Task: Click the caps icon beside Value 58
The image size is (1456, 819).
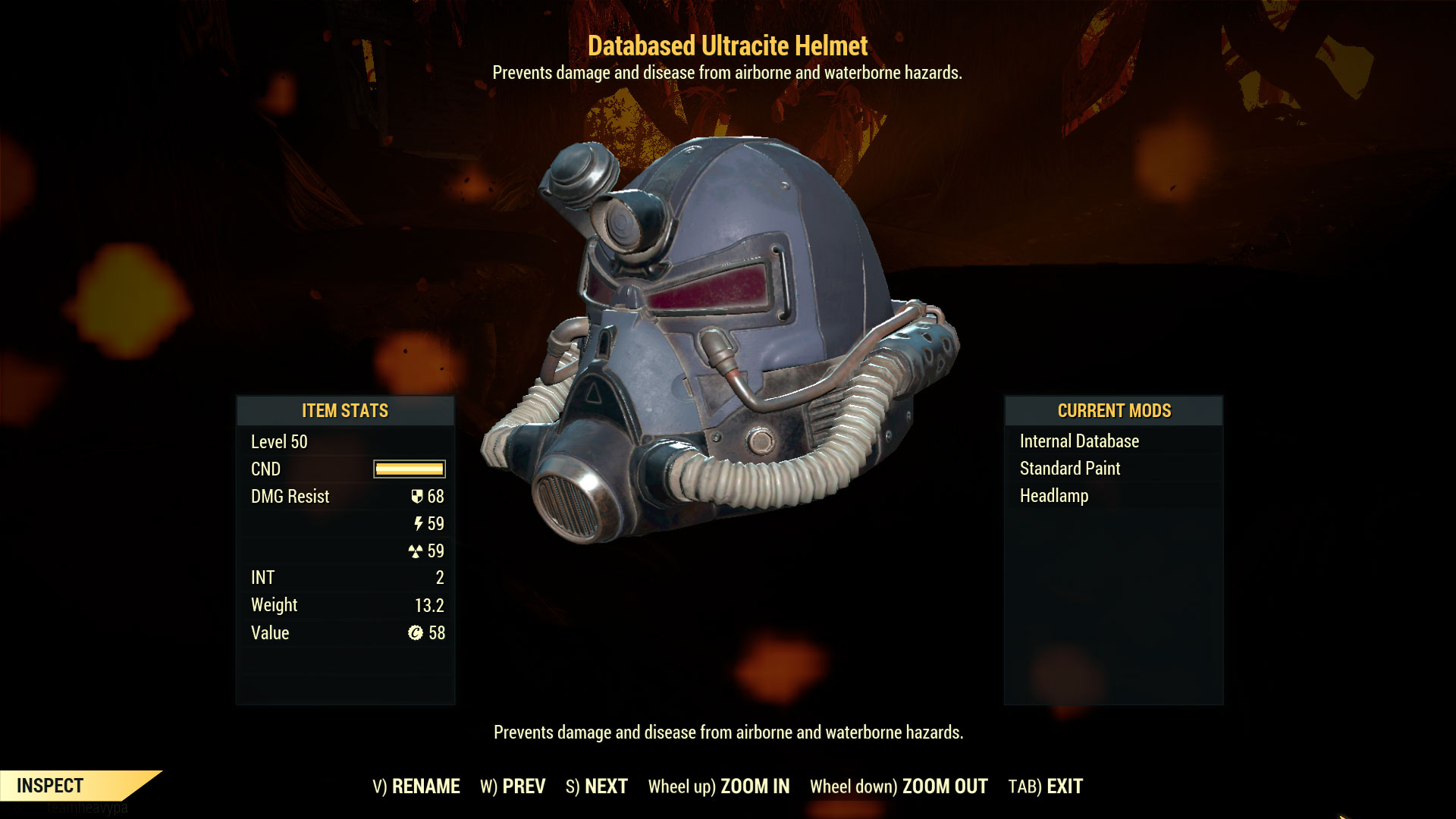Action: 416,632
